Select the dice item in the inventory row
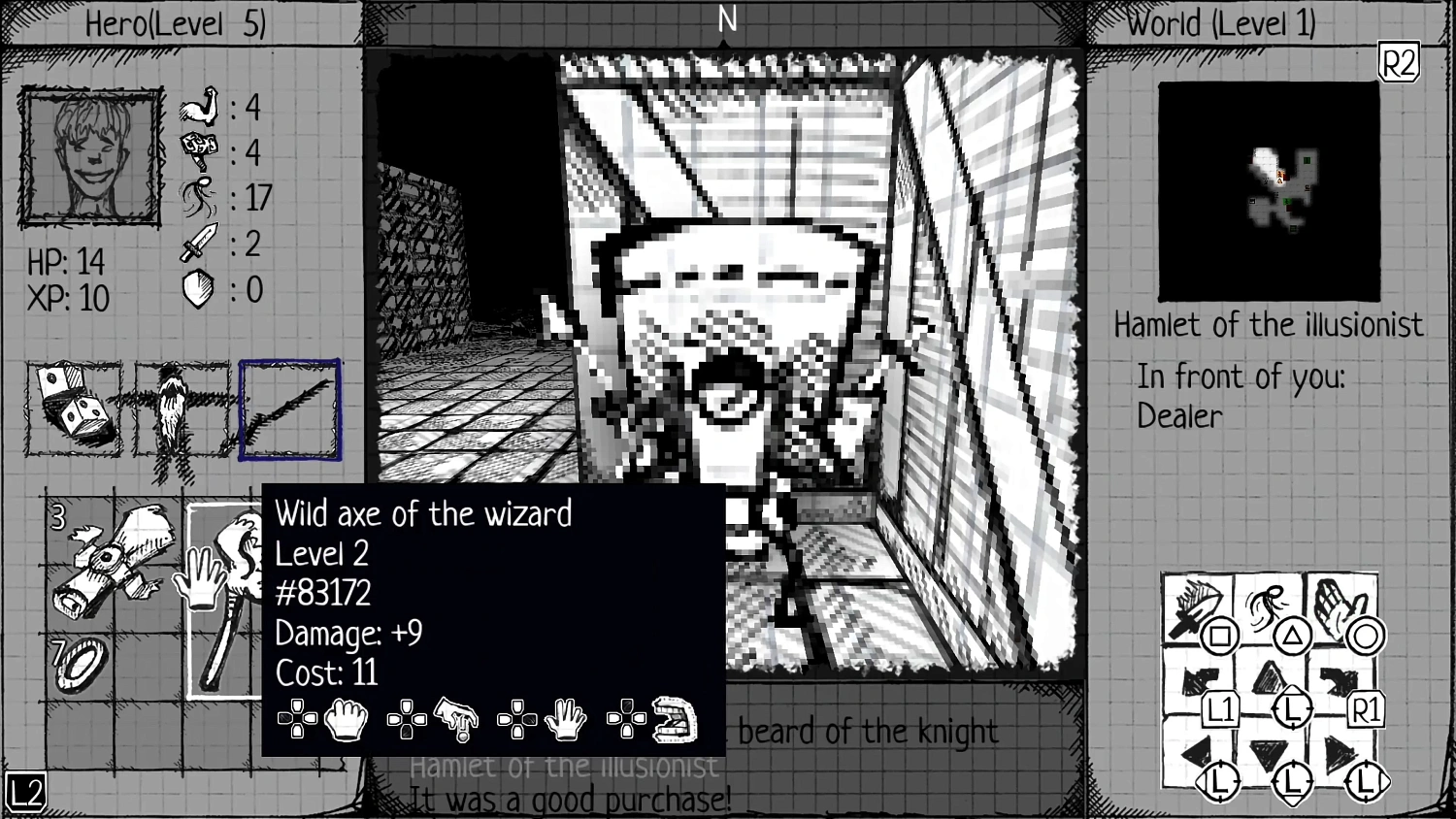Screen dimensions: 1456x819 point(73,408)
